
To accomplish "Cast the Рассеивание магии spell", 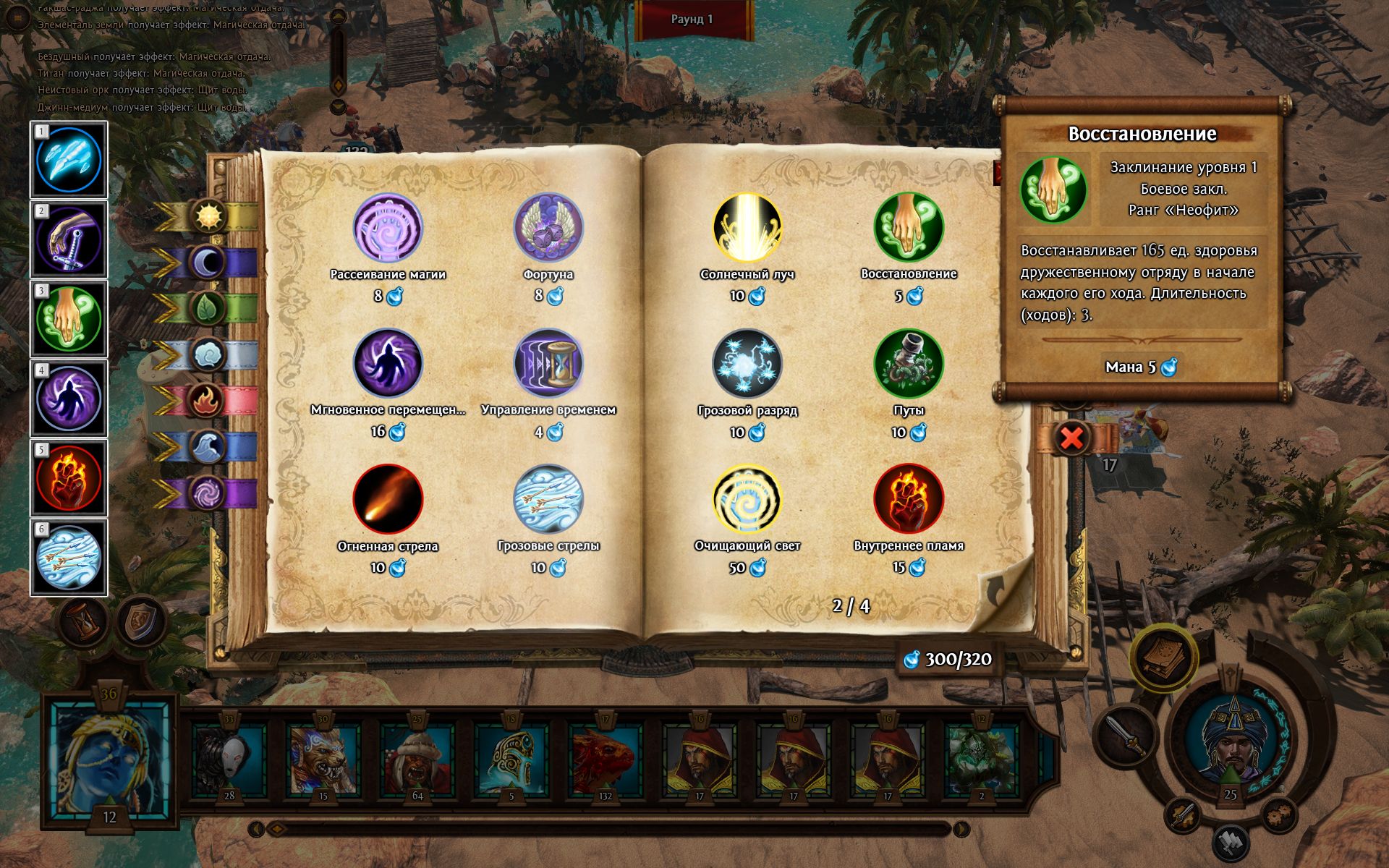I will tap(388, 229).
